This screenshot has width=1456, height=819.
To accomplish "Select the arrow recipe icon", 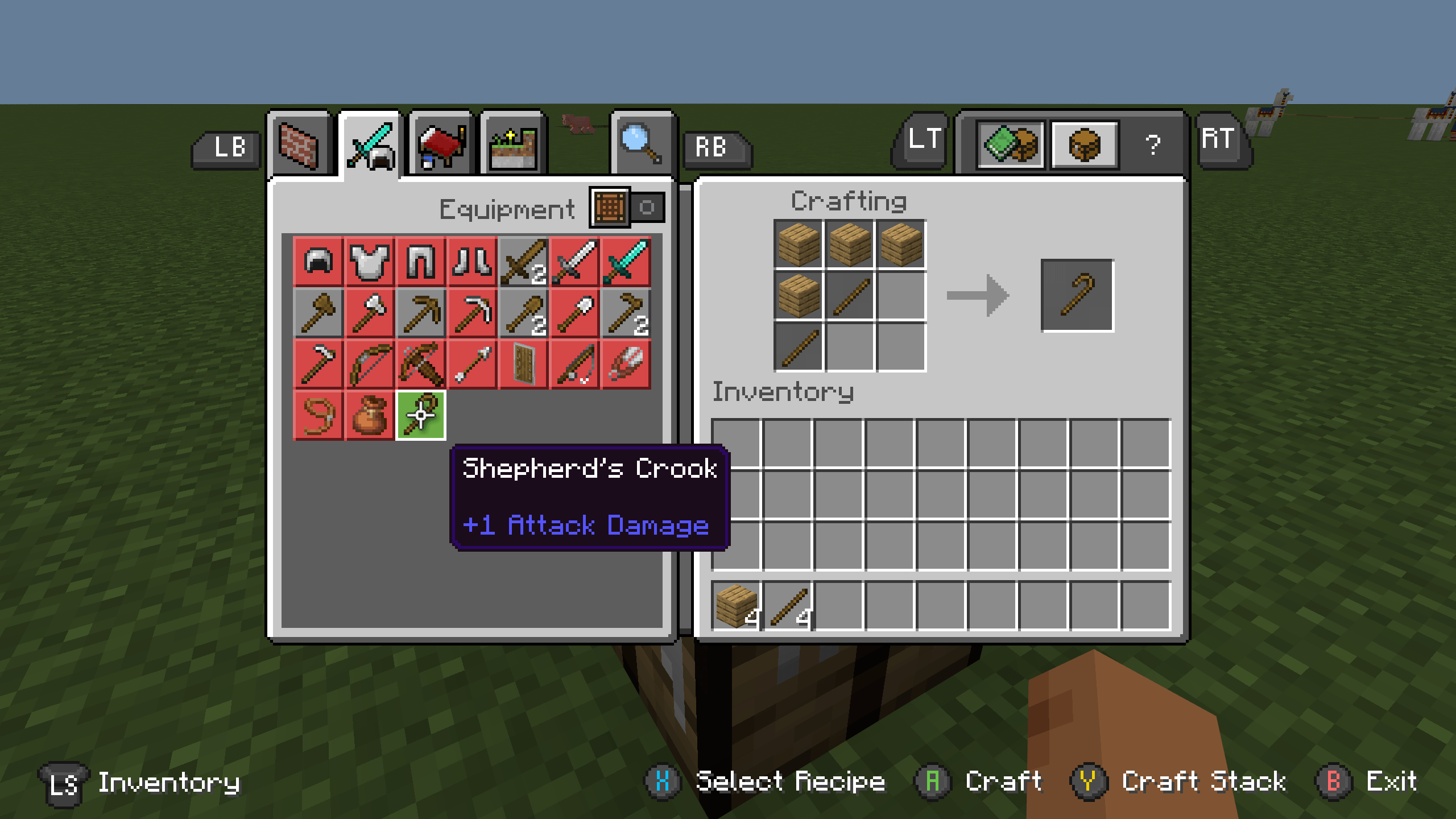I will pyautogui.click(x=471, y=364).
